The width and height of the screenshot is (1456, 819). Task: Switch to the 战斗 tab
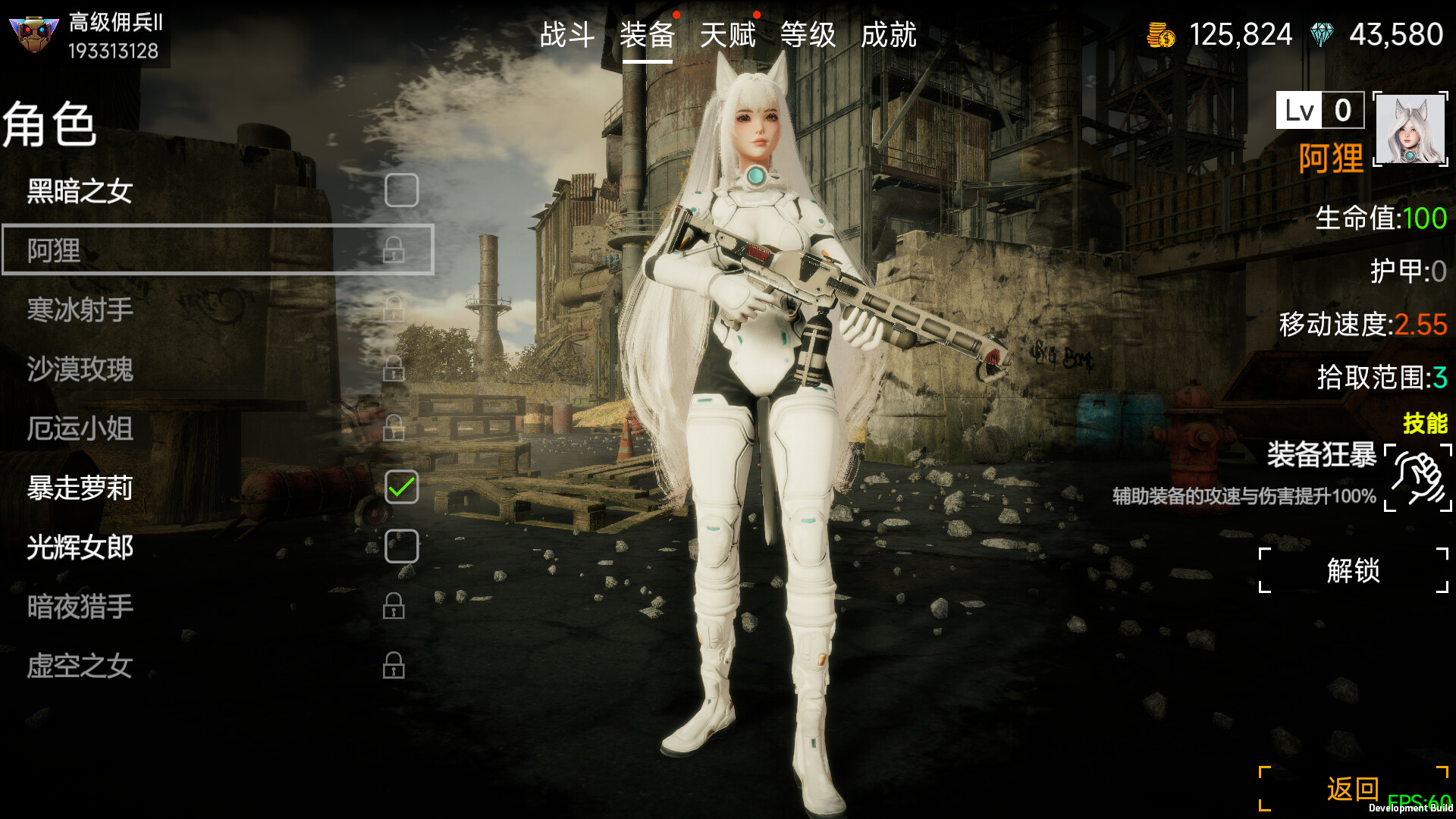pyautogui.click(x=566, y=34)
